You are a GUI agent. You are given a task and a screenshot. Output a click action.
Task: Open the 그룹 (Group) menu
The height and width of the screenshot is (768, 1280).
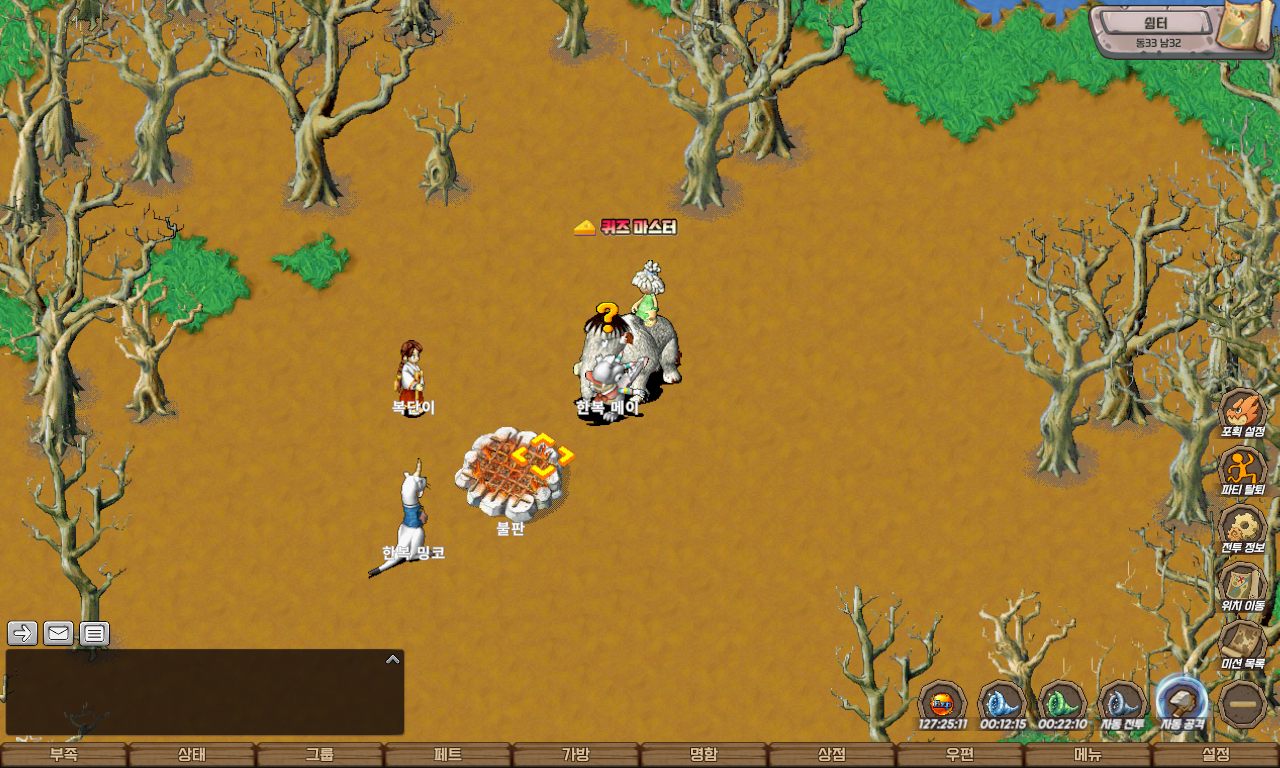pos(320,755)
